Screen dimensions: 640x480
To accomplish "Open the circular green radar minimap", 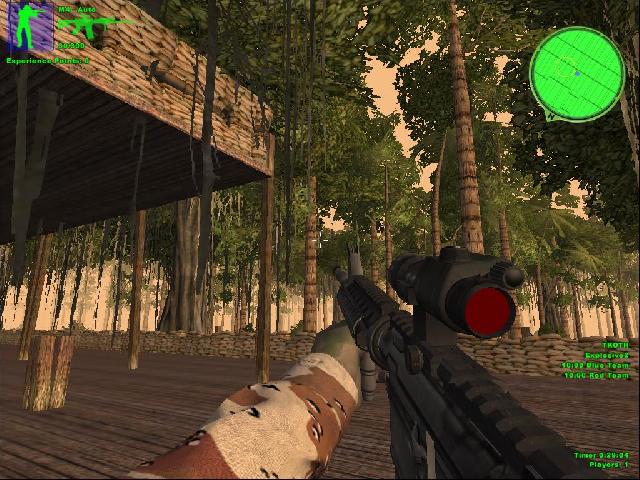I will click(576, 73).
